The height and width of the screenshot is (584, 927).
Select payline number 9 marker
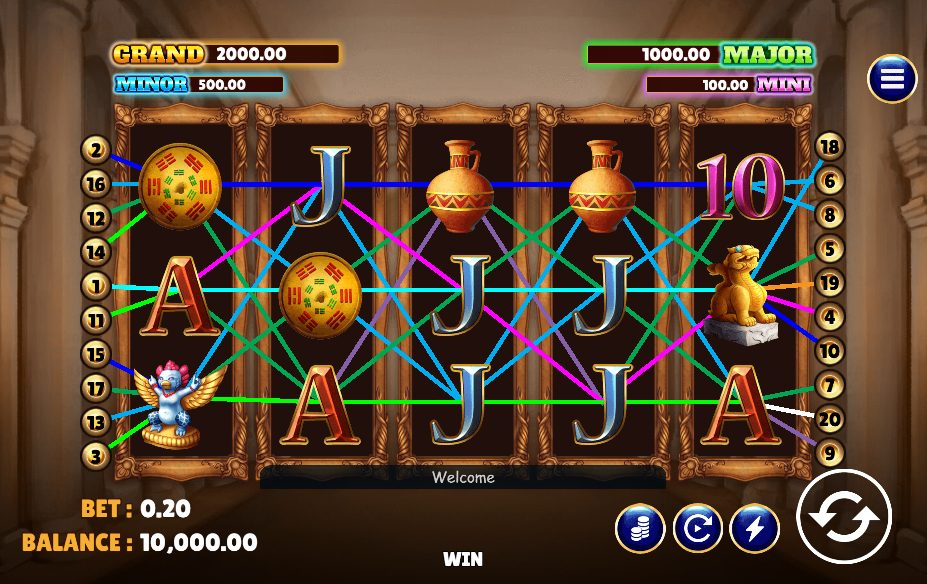830,453
